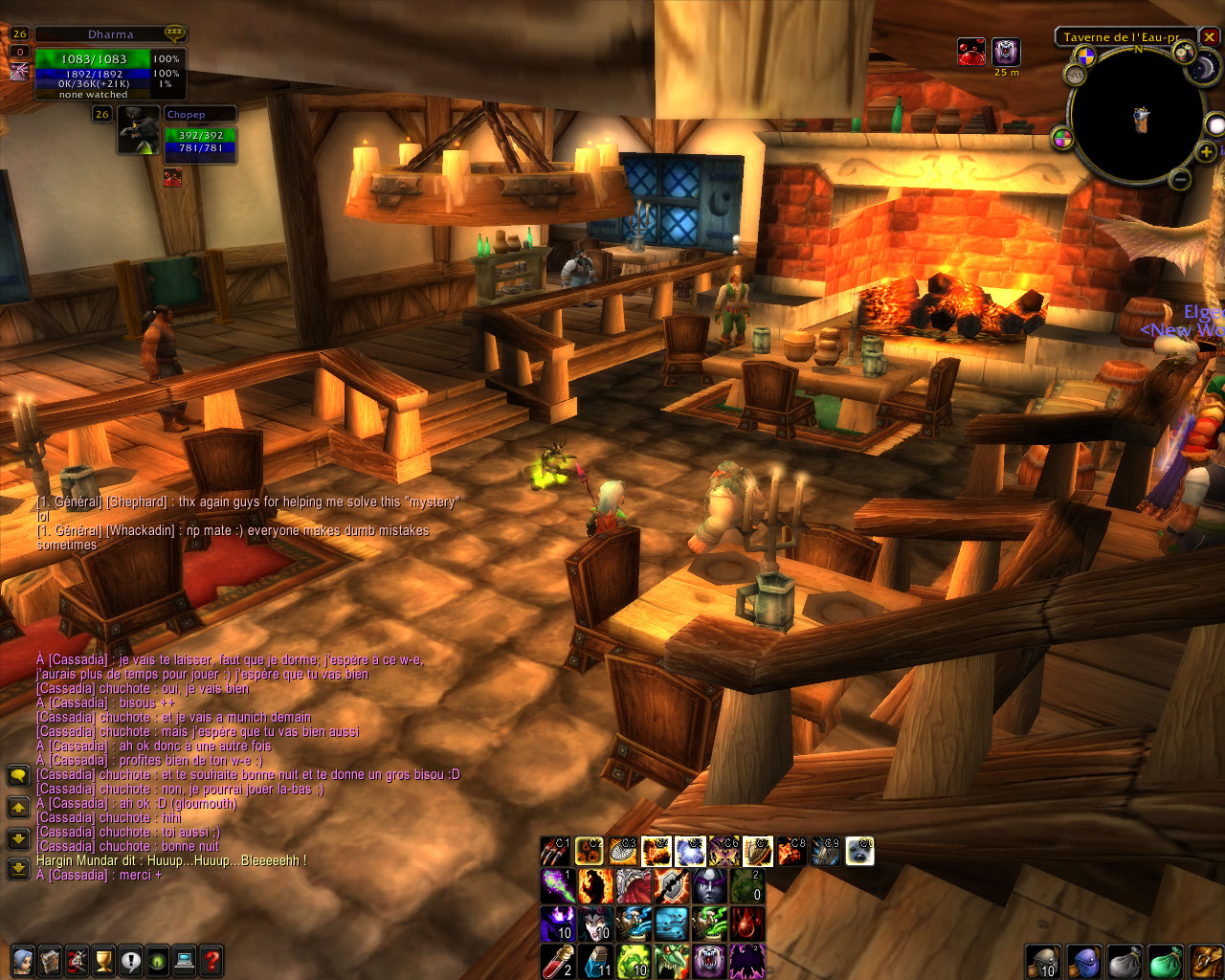This screenshot has height=980, width=1225.
Task: Close the minimap with the X button
Action: point(1210,37)
